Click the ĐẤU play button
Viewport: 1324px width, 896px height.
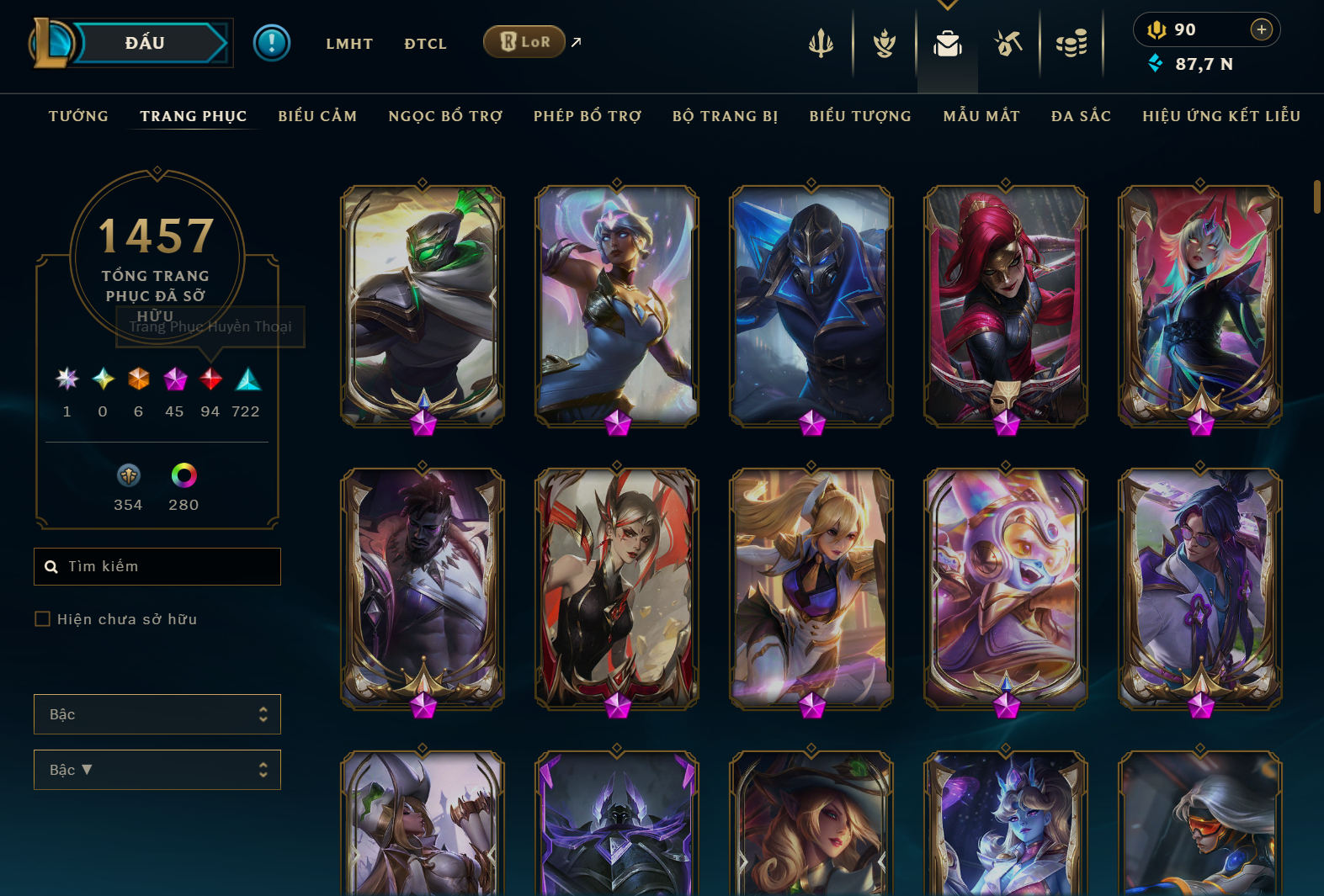coord(145,43)
